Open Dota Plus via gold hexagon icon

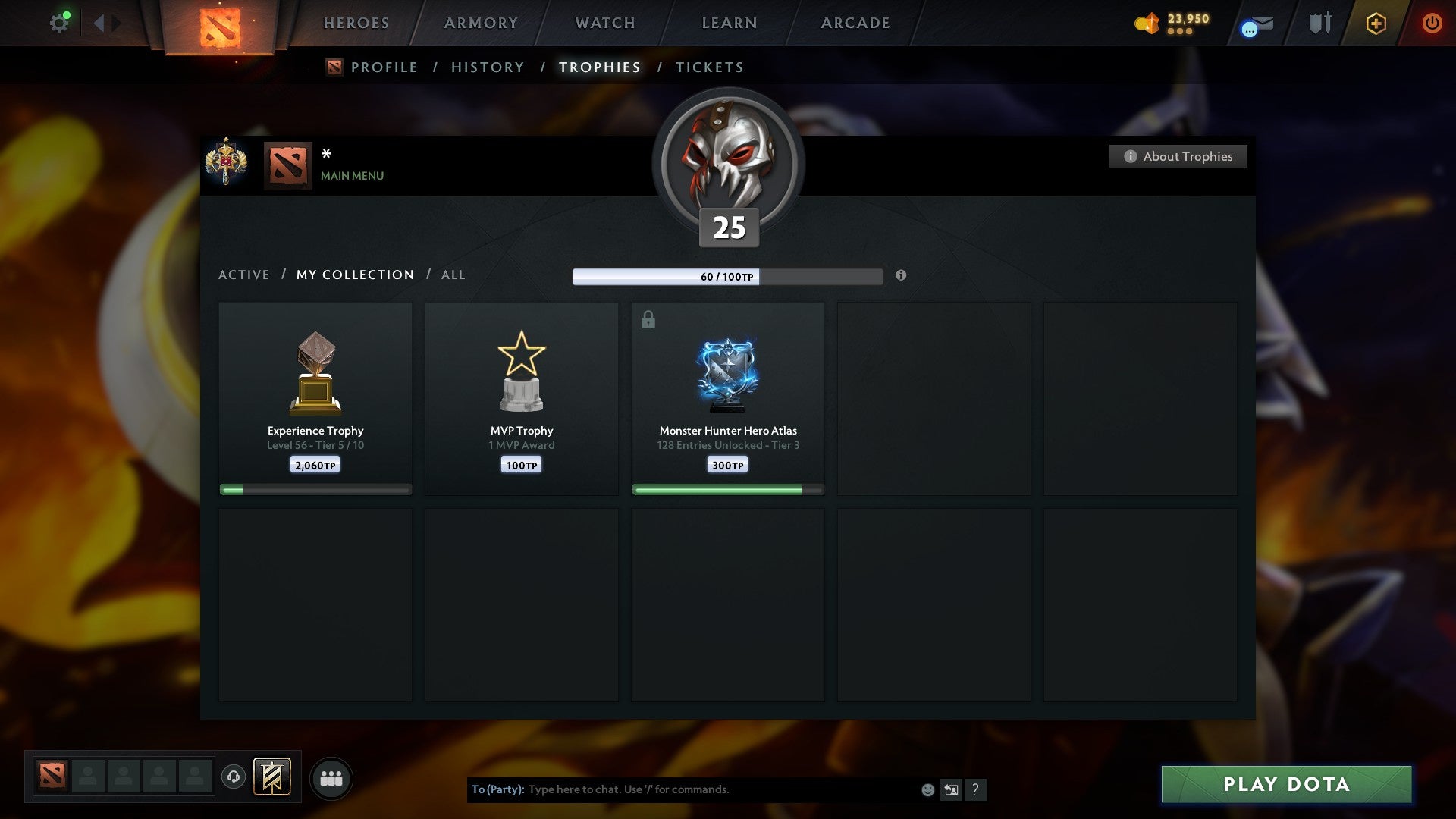point(1375,23)
